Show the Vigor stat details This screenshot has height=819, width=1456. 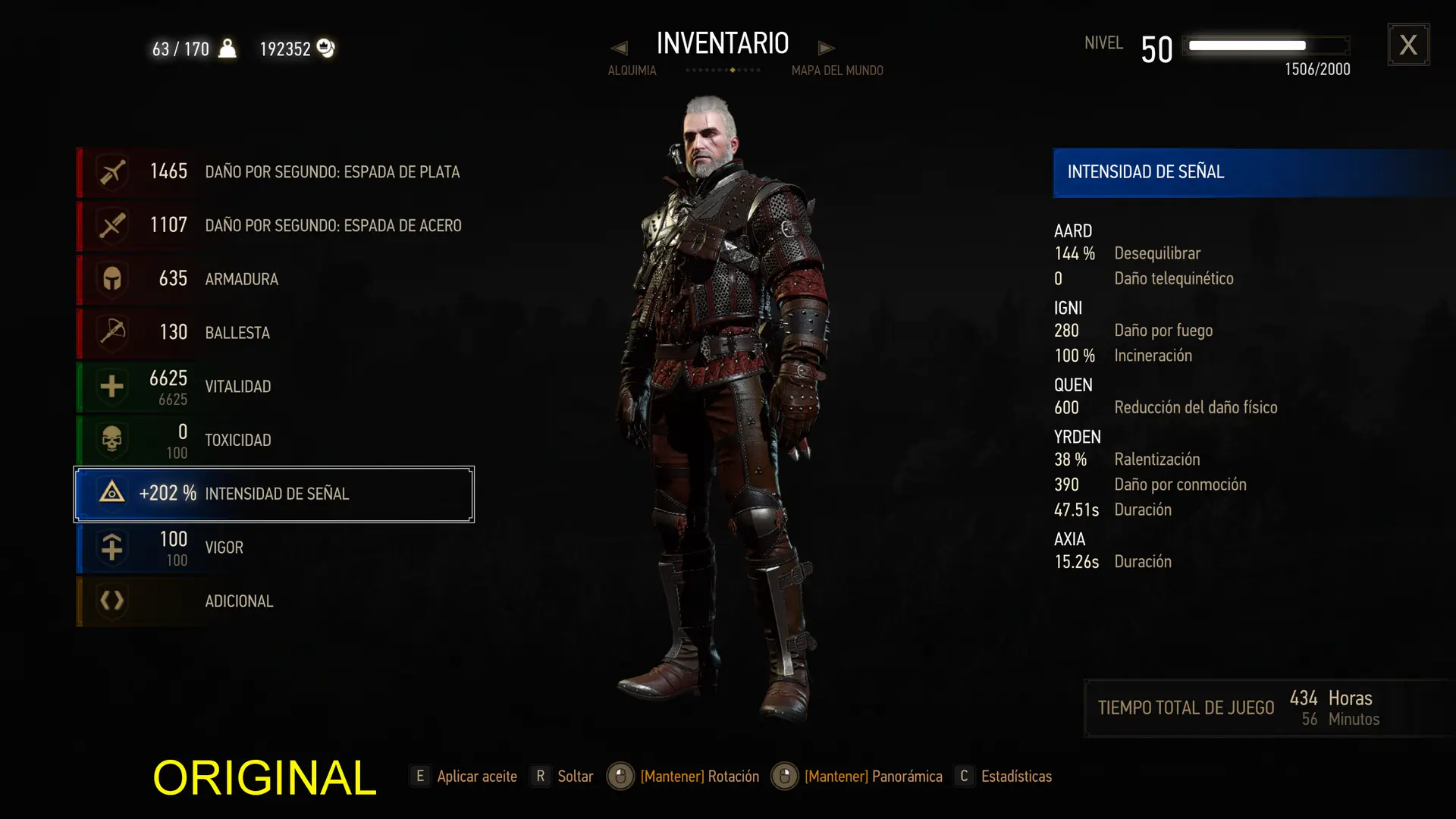275,548
